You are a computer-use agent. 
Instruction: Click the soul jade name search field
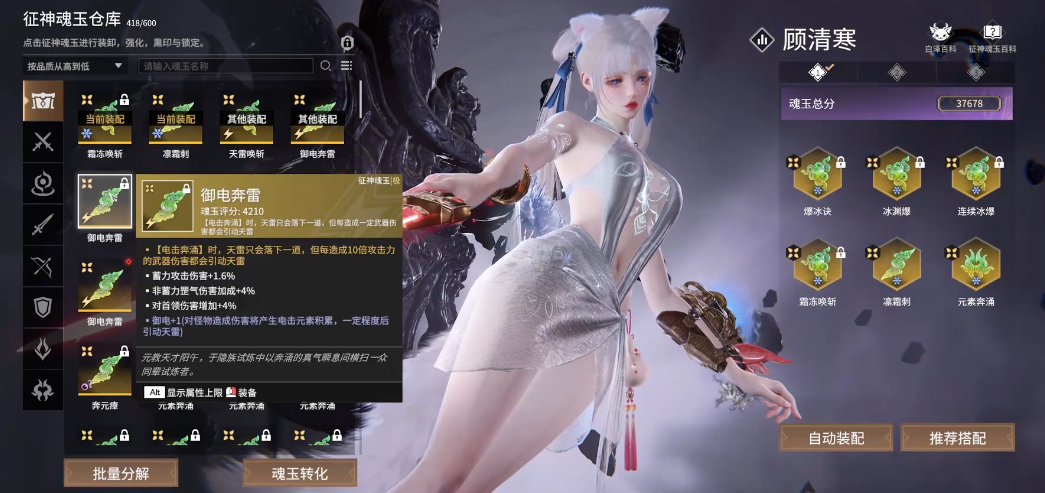(226, 66)
